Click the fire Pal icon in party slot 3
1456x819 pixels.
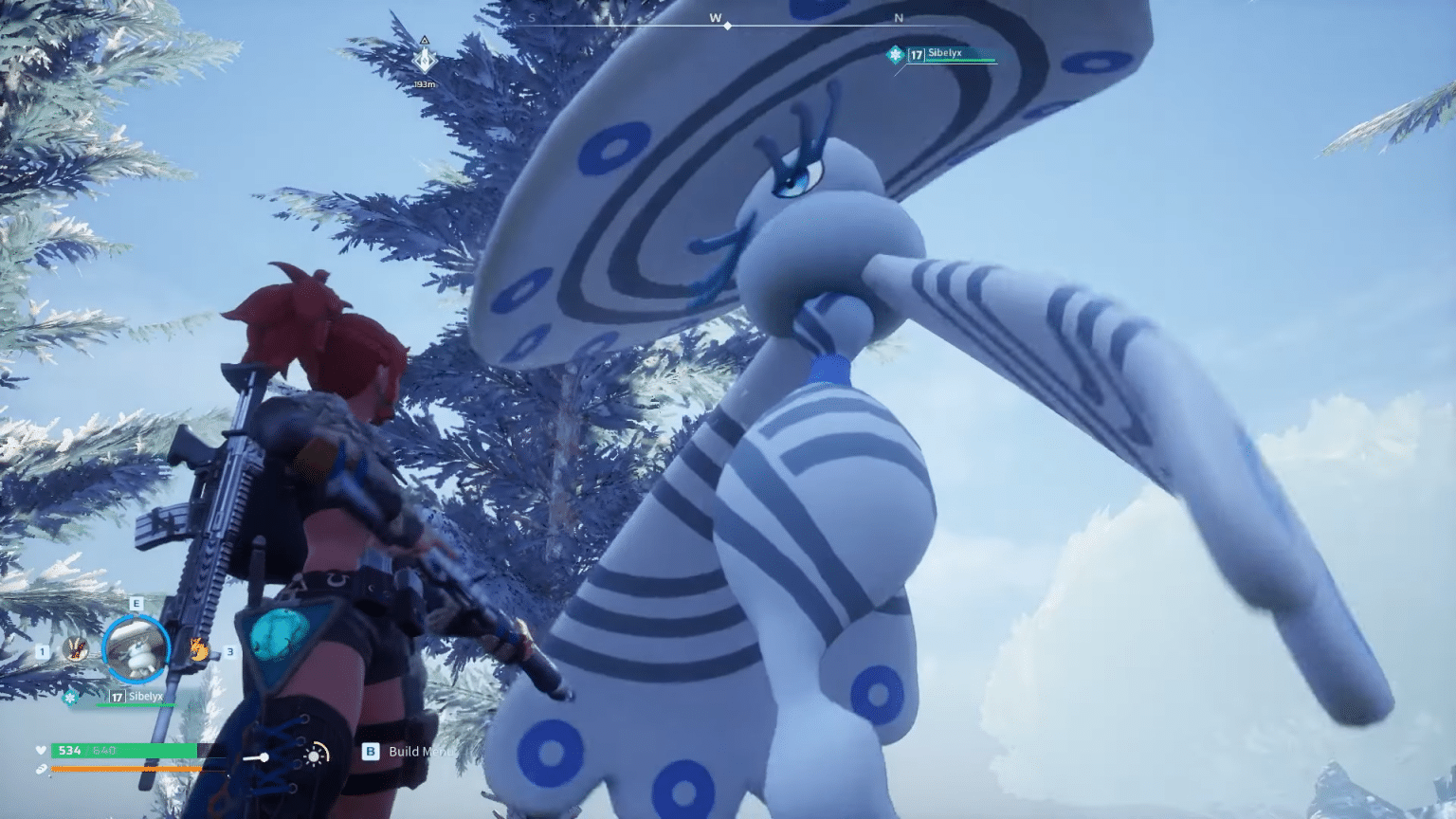199,648
